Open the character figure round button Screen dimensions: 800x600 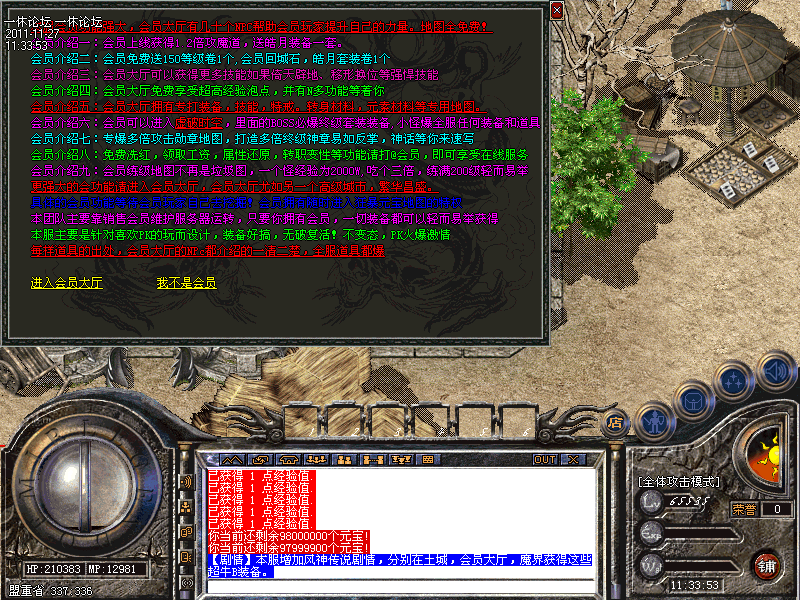click(x=654, y=421)
